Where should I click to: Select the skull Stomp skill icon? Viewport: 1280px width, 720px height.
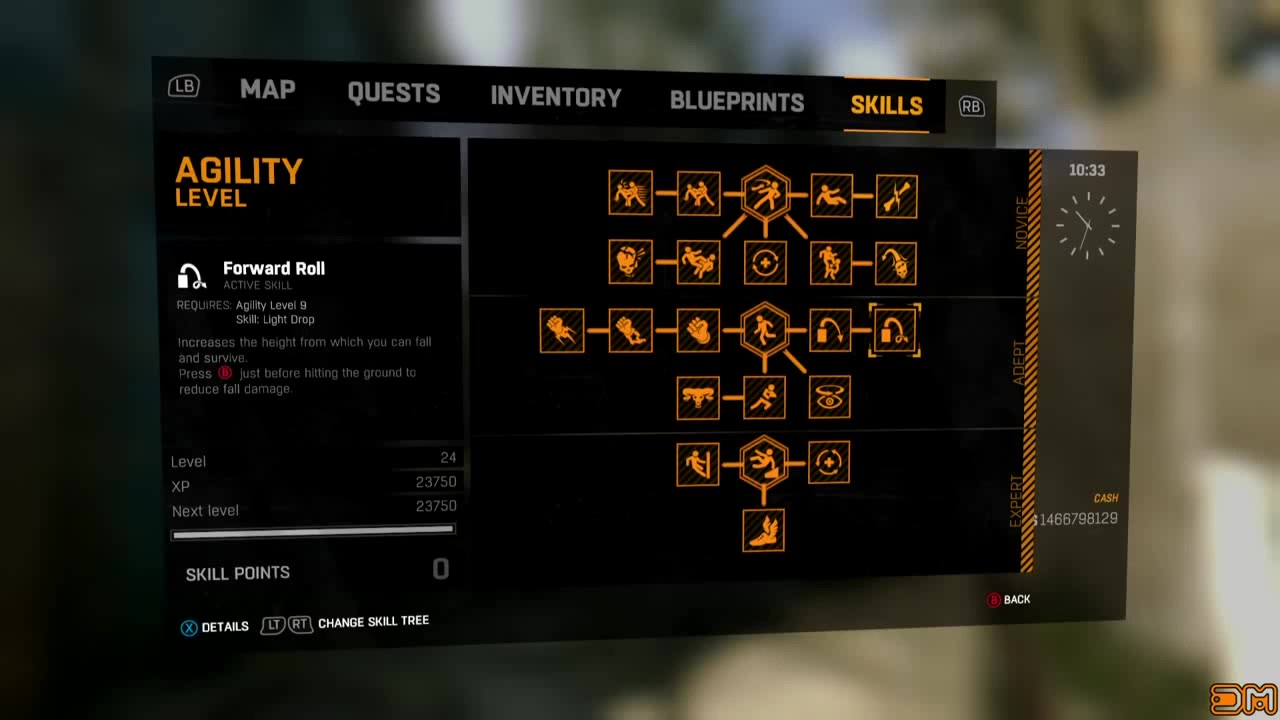click(x=630, y=262)
